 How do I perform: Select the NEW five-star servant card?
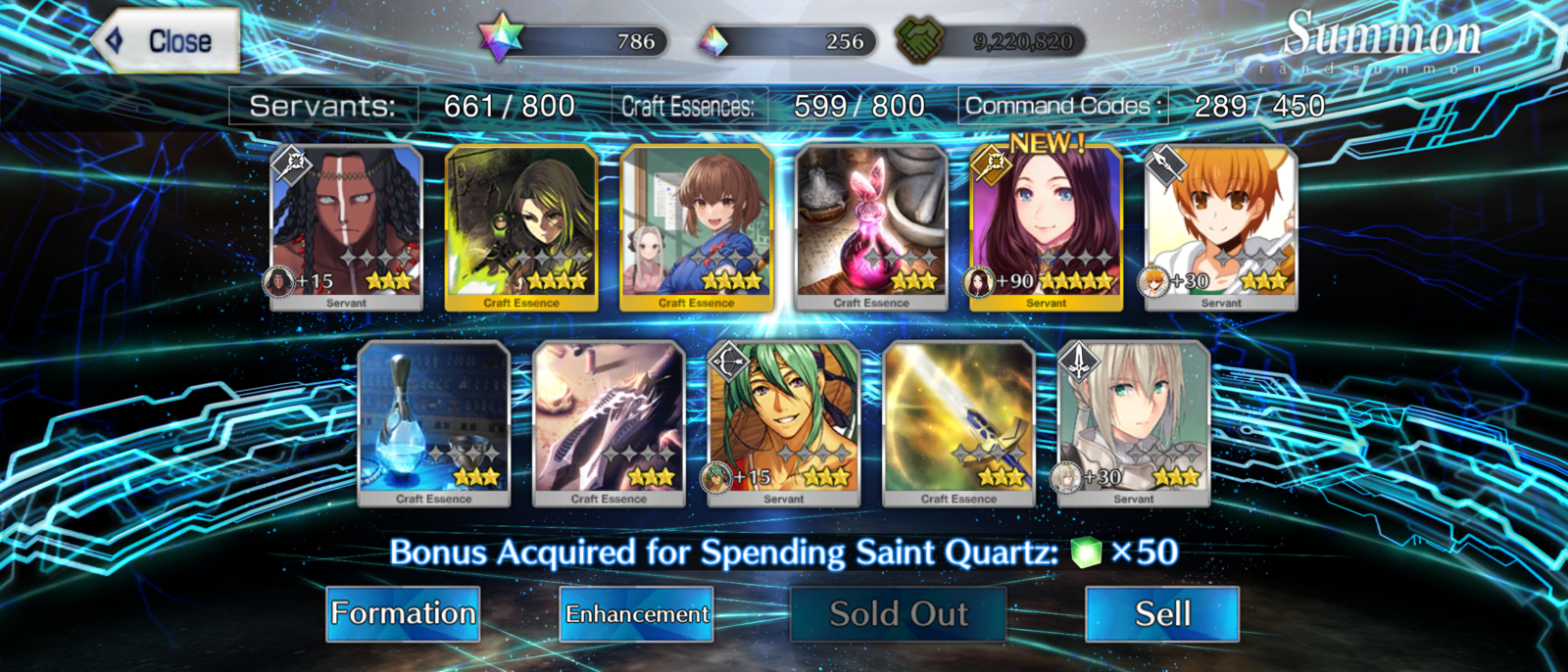(1046, 228)
